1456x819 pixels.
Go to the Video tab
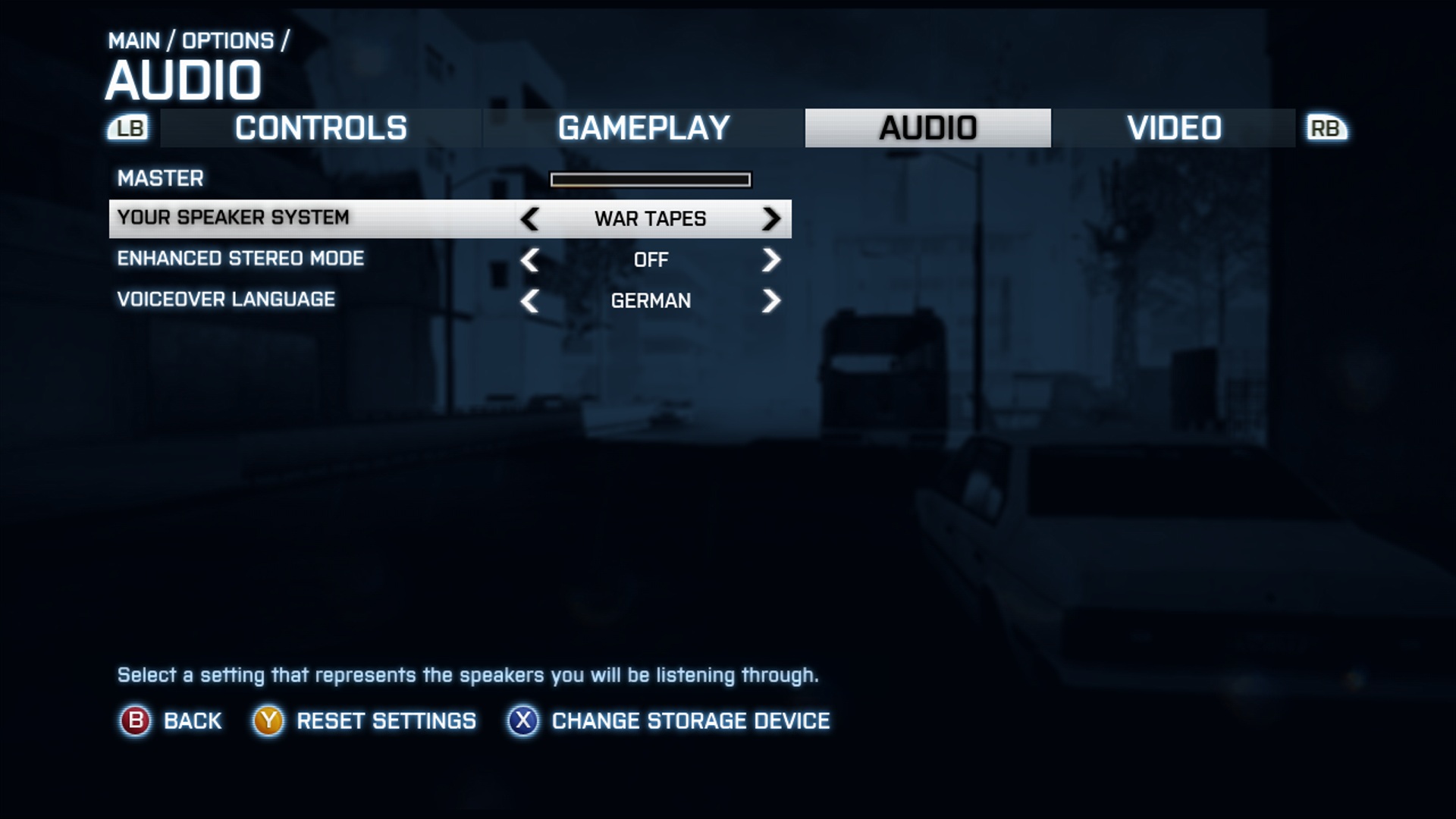1174,128
